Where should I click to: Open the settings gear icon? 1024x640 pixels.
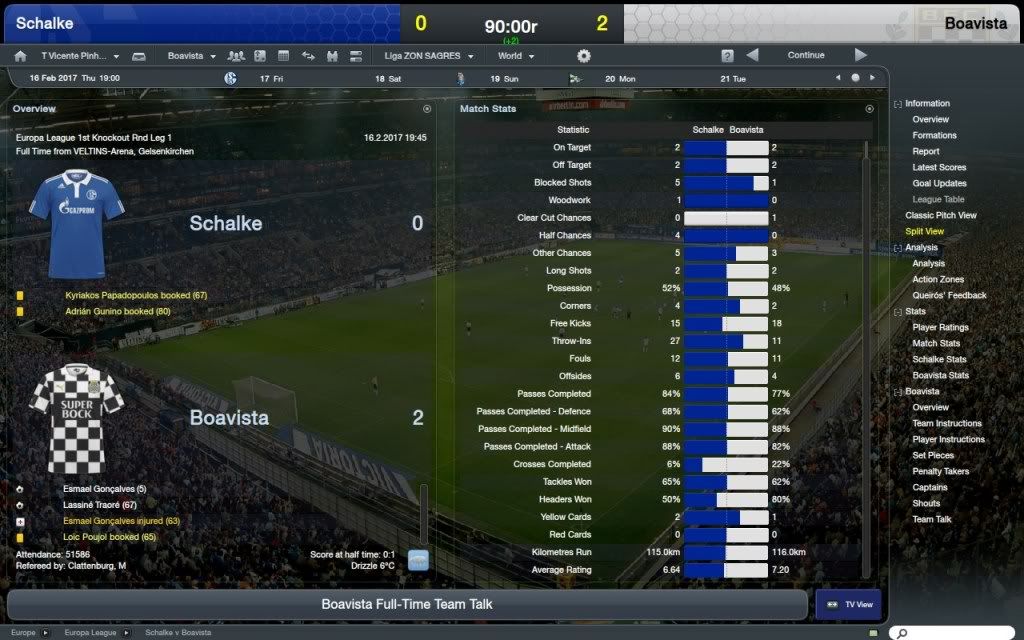[x=584, y=56]
